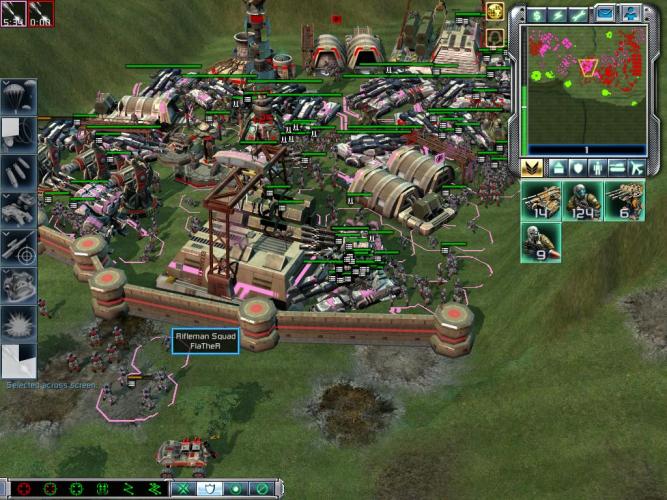
Task: Select the triple missile strike power
Action: [18, 169]
